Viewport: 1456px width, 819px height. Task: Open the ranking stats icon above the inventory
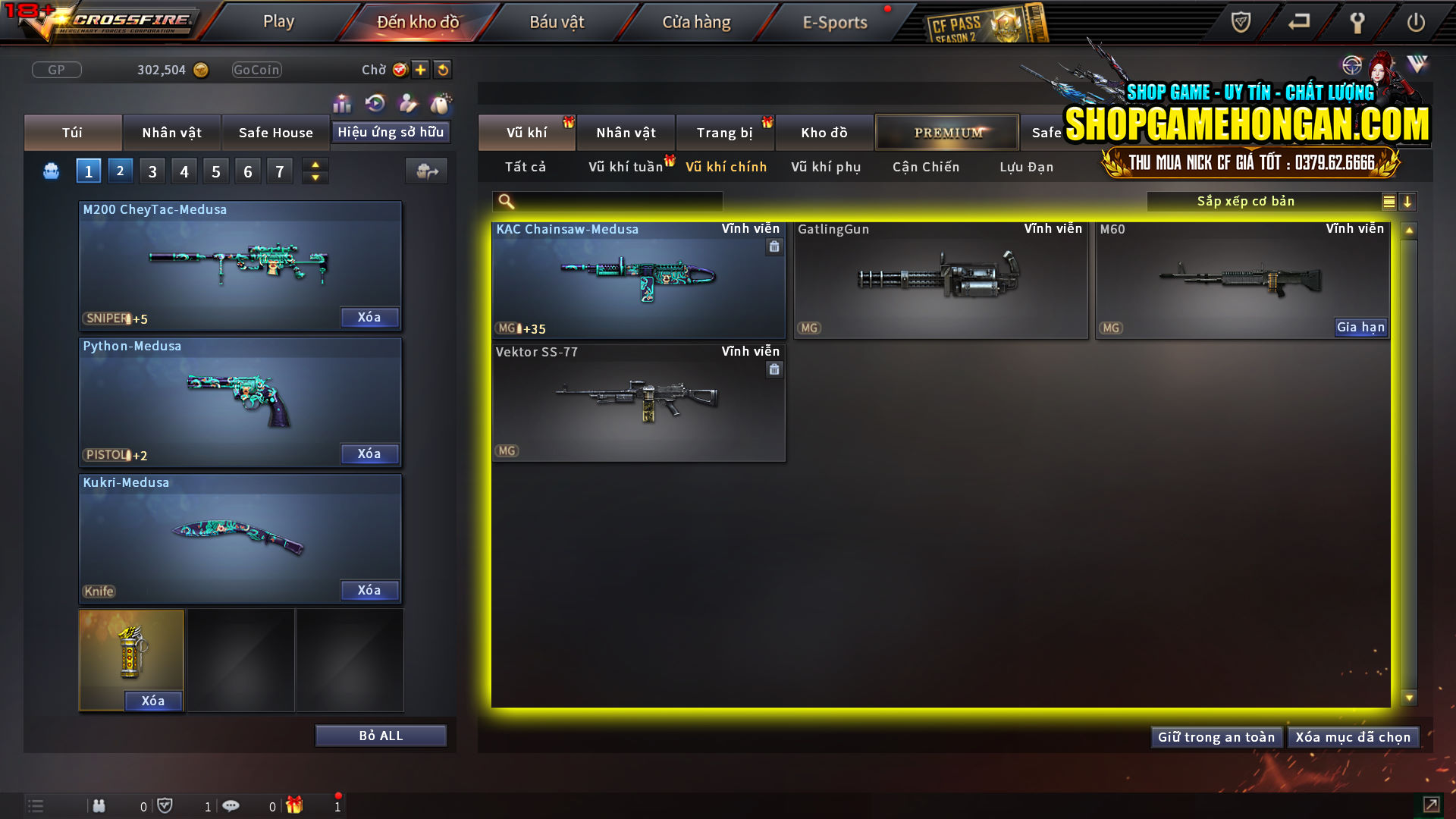pyautogui.click(x=342, y=103)
